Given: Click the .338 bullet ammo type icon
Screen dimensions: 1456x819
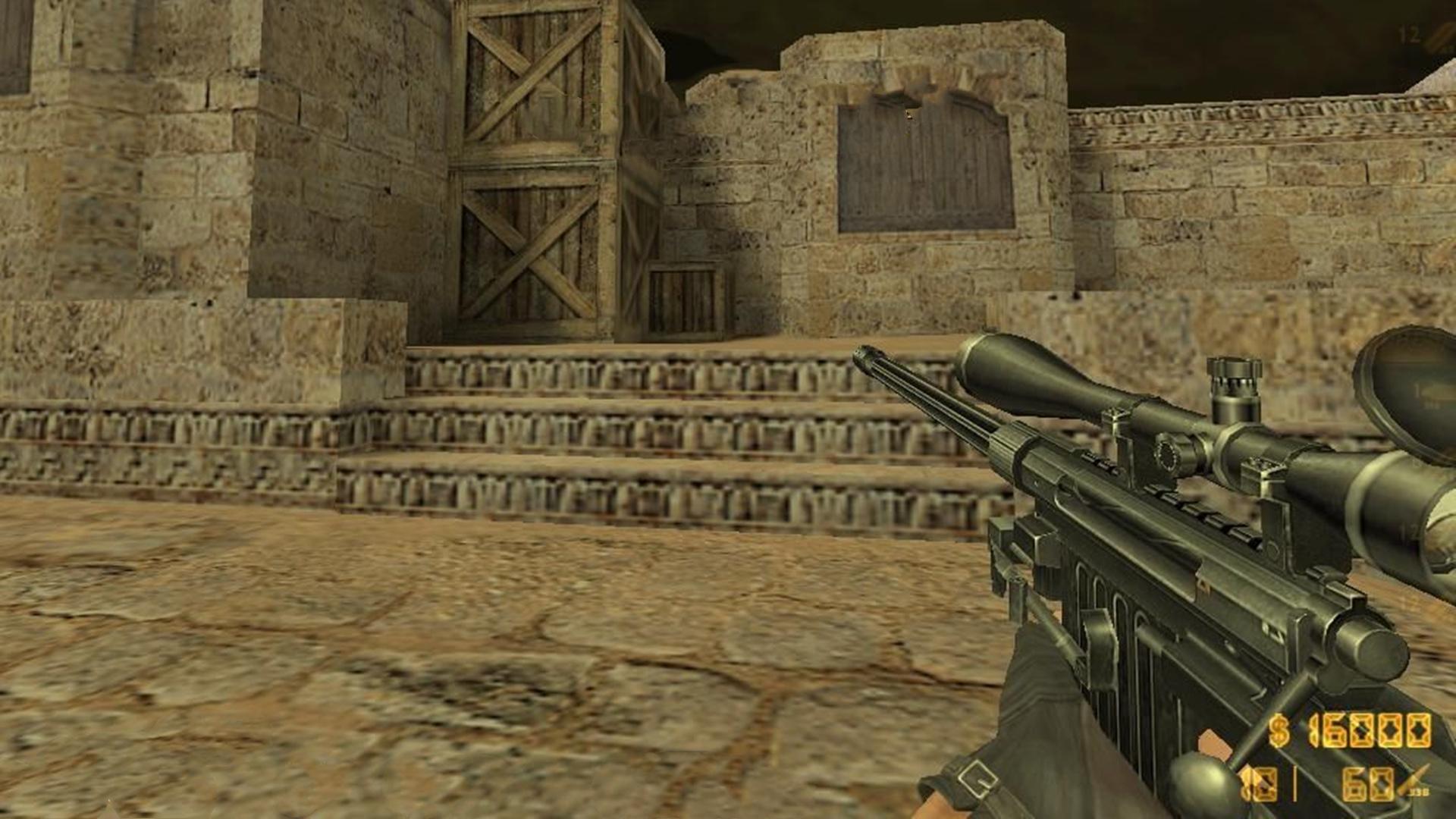Looking at the screenshot, I should [x=1414, y=781].
